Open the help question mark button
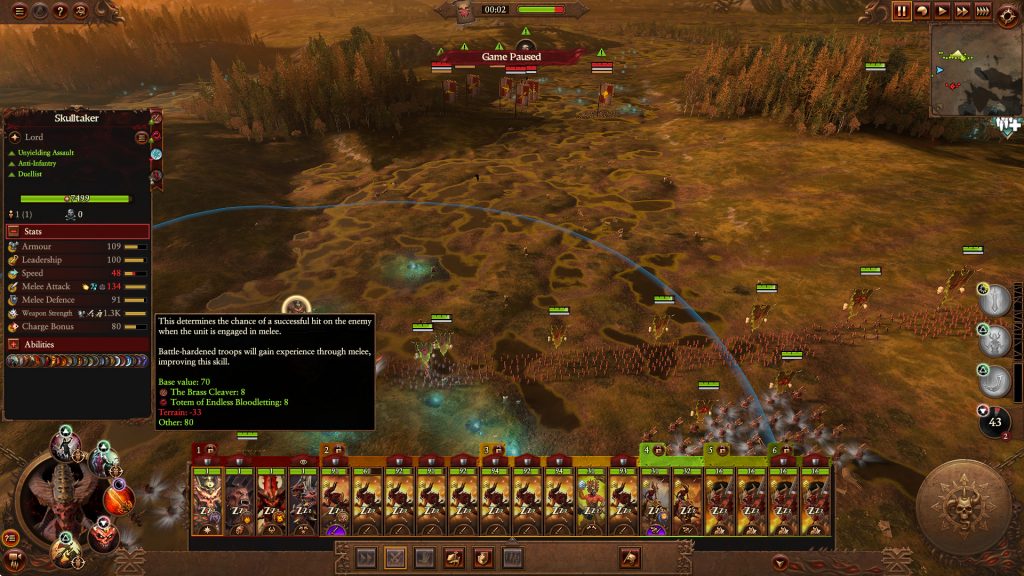The height and width of the screenshot is (576, 1024). point(59,11)
